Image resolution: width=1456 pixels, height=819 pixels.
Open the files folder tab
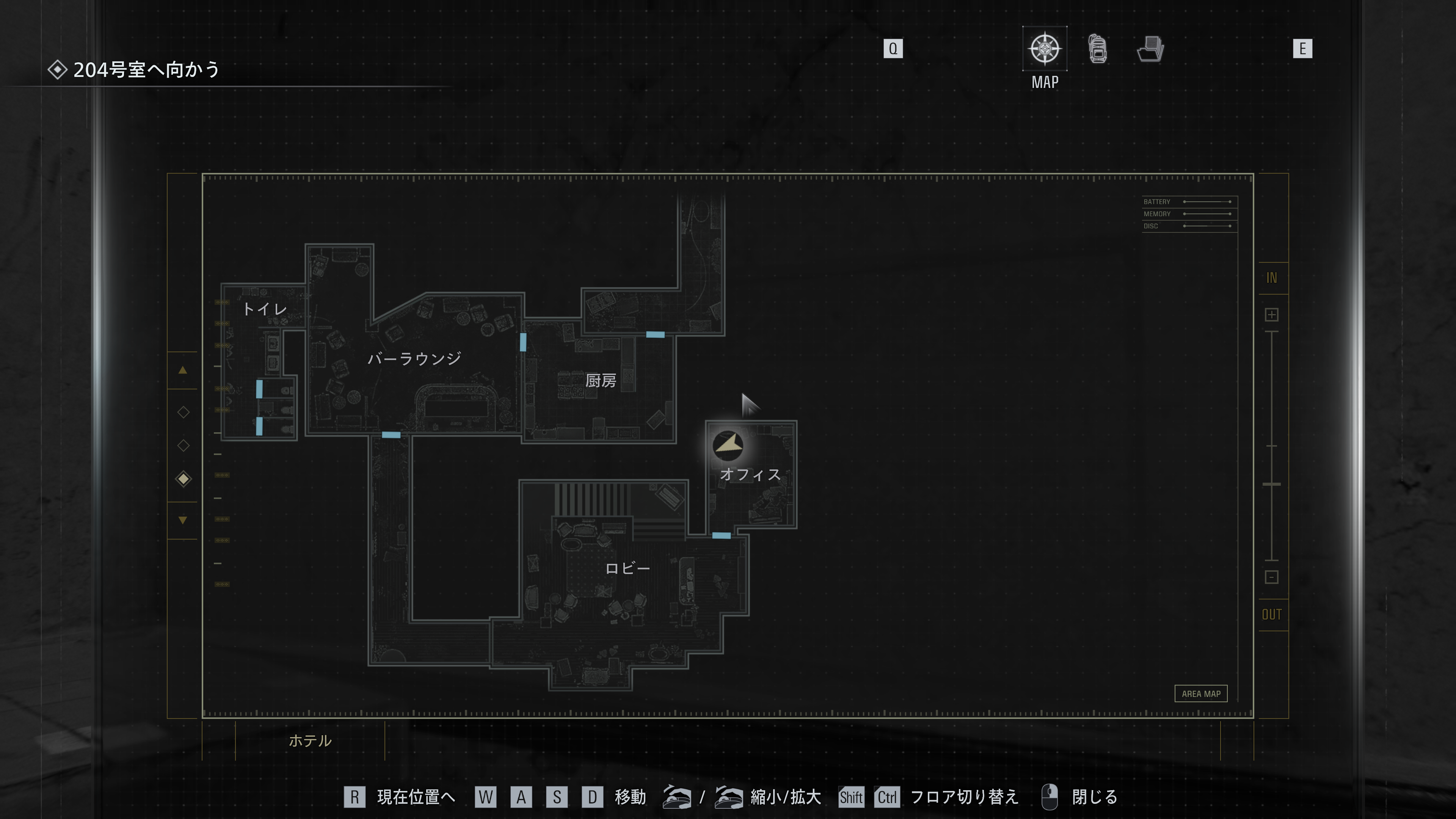(1150, 49)
